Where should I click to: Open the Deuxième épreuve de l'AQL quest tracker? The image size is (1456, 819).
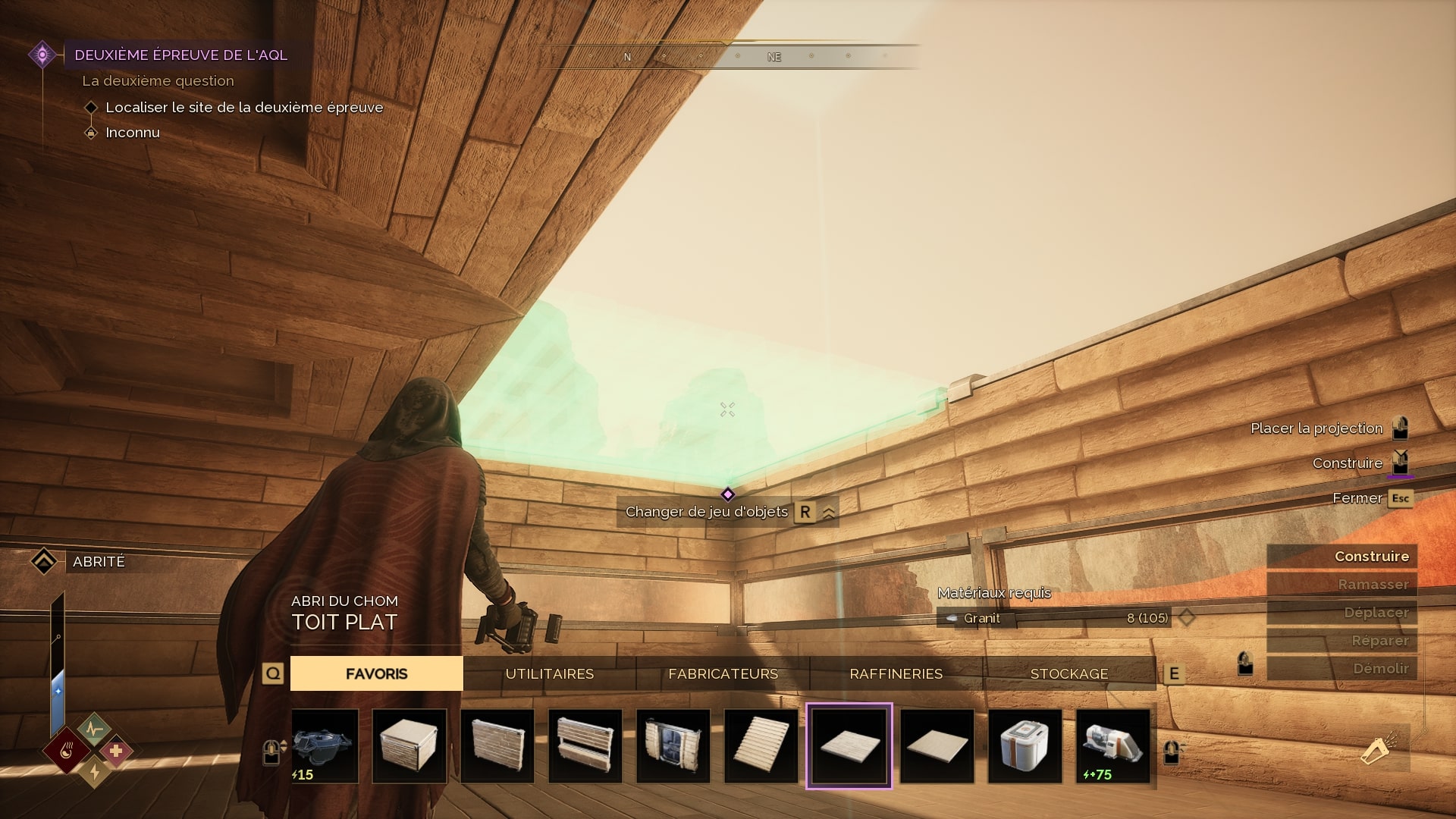click(x=180, y=55)
